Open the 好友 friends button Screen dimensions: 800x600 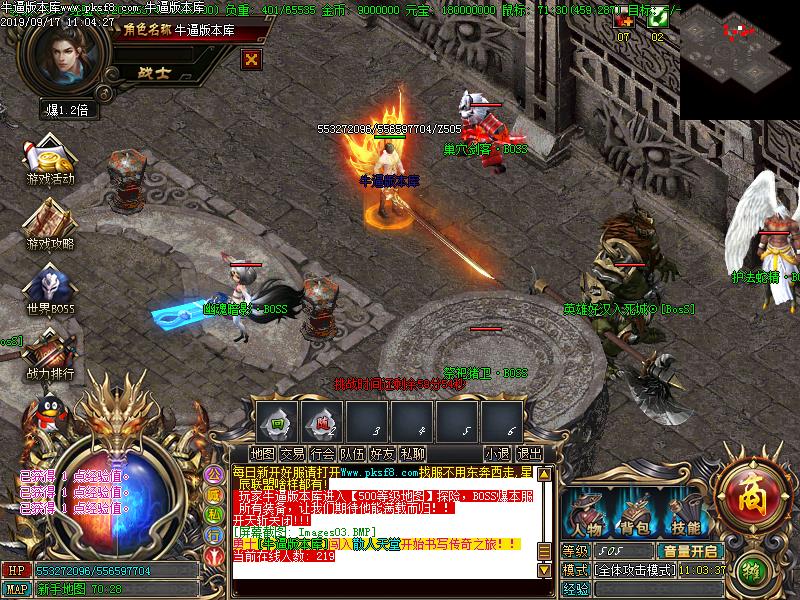pos(383,453)
